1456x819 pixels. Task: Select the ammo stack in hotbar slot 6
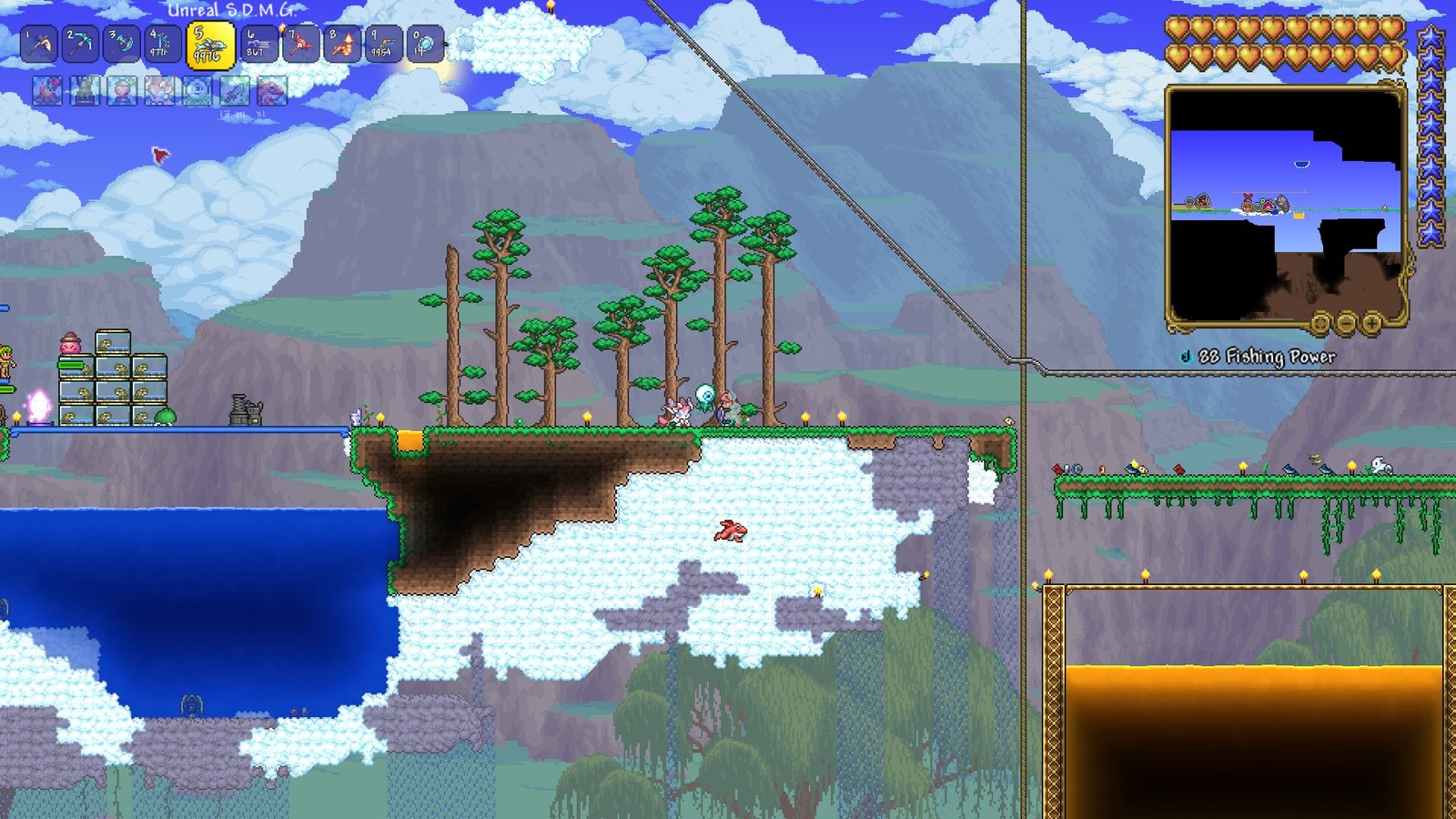coord(258,41)
